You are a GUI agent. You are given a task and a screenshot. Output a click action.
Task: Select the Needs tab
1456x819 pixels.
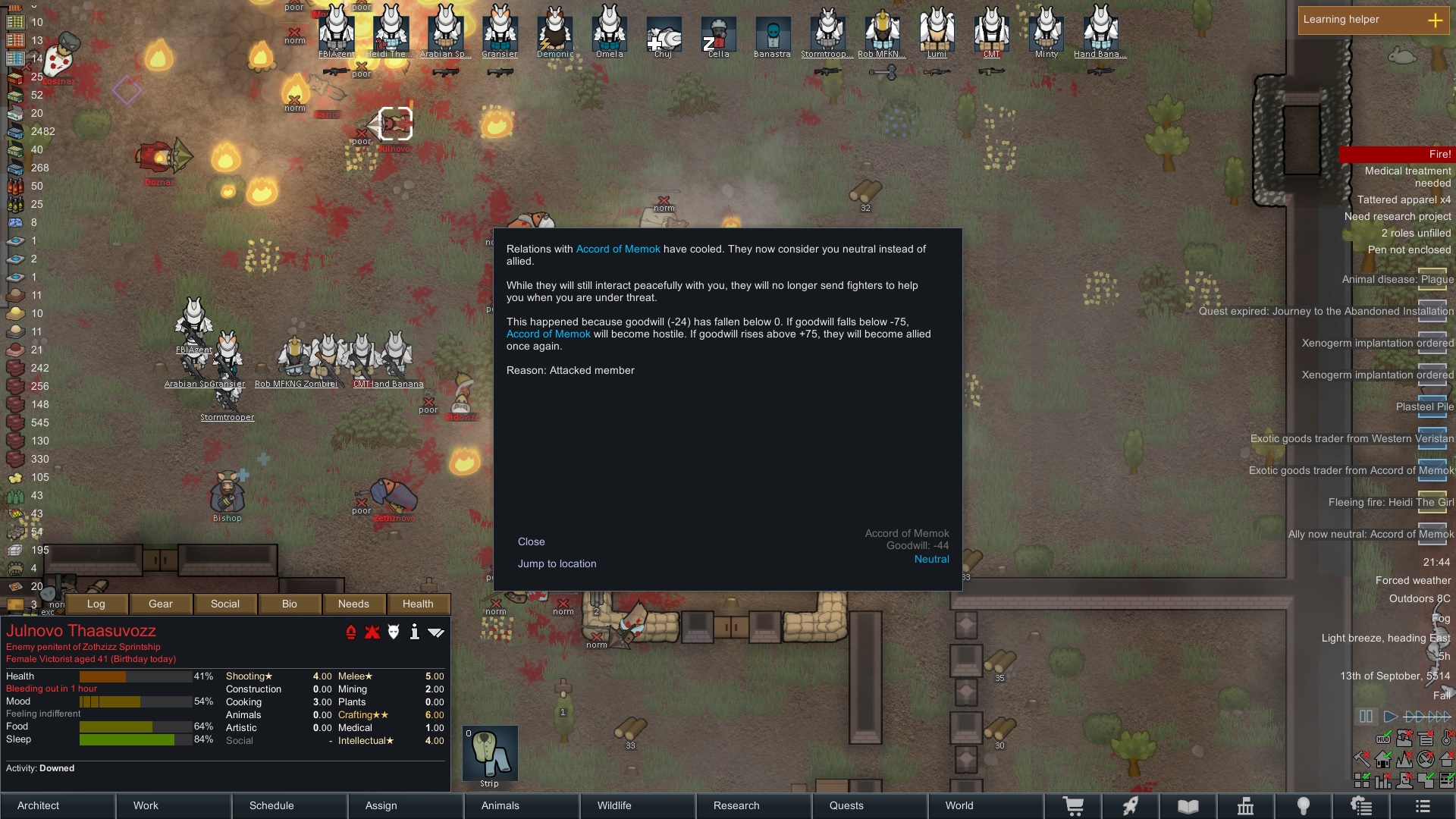click(353, 604)
